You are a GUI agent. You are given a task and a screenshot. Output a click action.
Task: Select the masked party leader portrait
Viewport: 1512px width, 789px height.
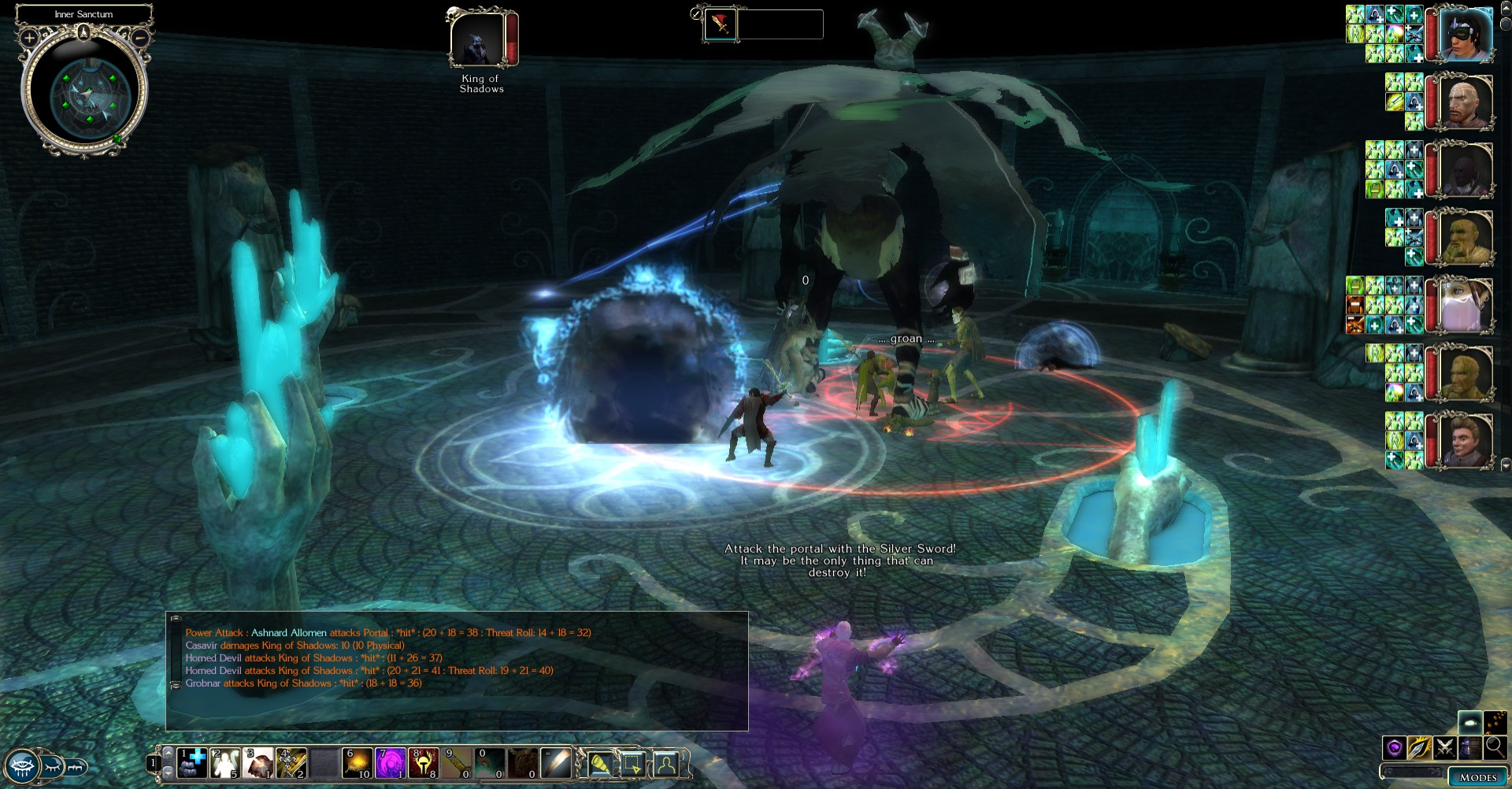tap(1466, 34)
